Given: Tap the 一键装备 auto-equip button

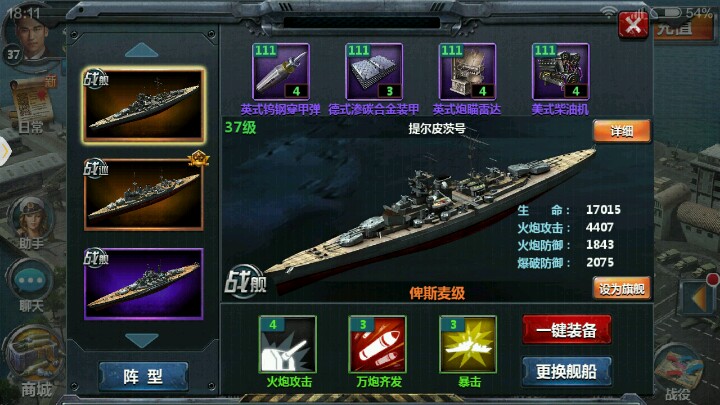Looking at the screenshot, I should [566, 331].
